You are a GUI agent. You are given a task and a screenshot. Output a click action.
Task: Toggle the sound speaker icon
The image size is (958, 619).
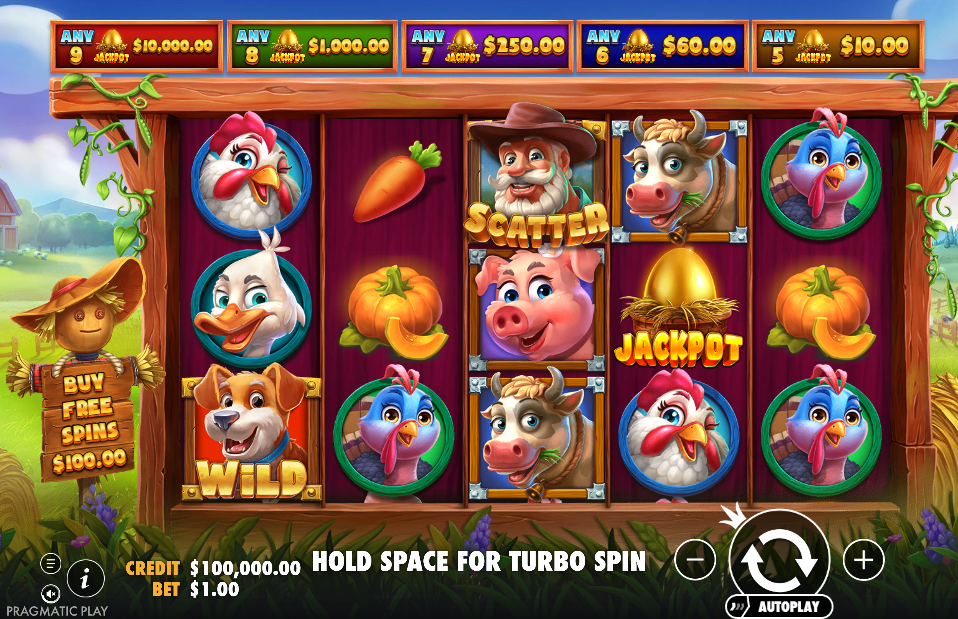50,594
